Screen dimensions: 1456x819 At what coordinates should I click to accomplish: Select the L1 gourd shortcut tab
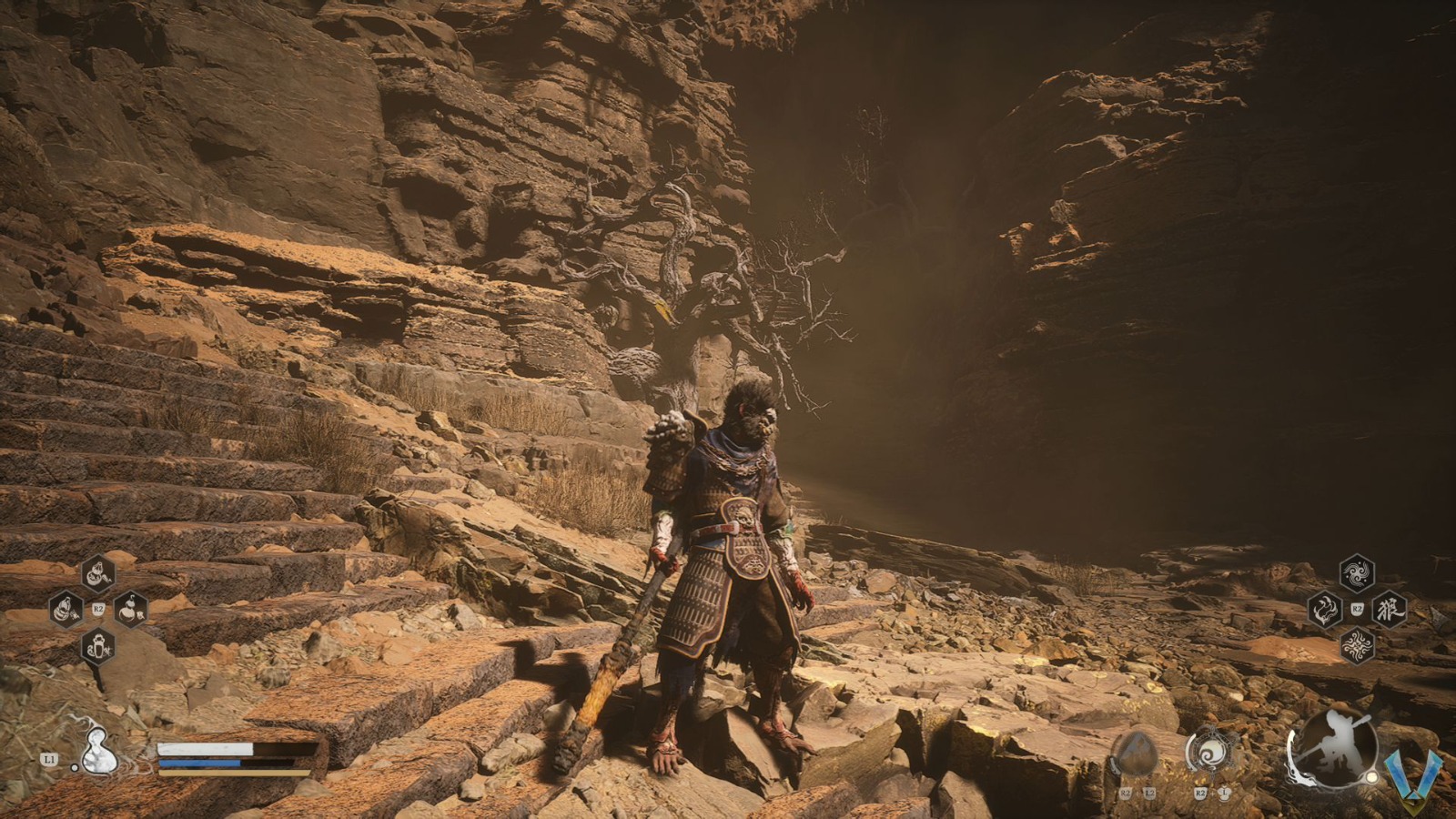click(49, 759)
